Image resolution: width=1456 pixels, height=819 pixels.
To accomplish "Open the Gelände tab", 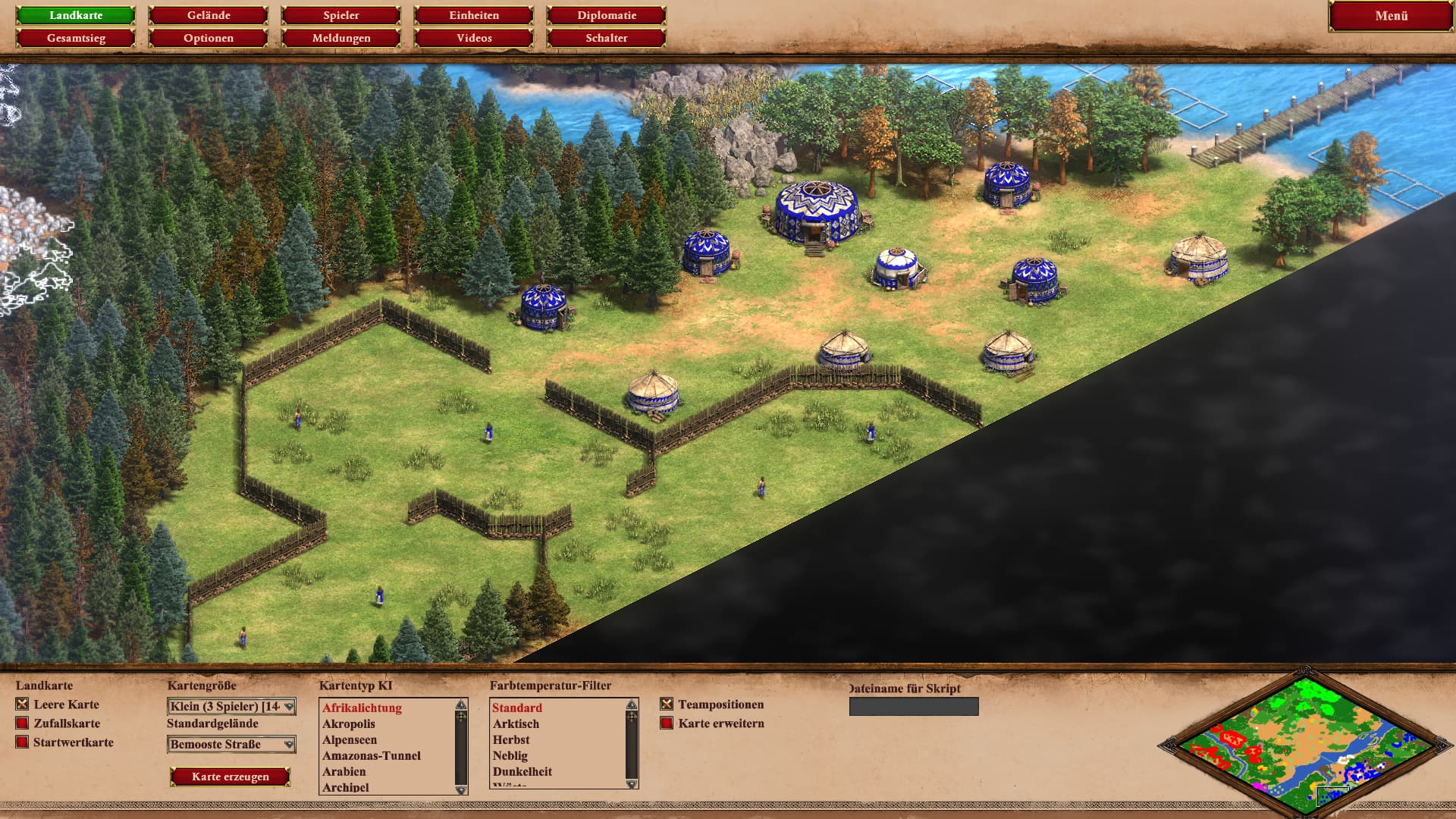I will (x=209, y=15).
